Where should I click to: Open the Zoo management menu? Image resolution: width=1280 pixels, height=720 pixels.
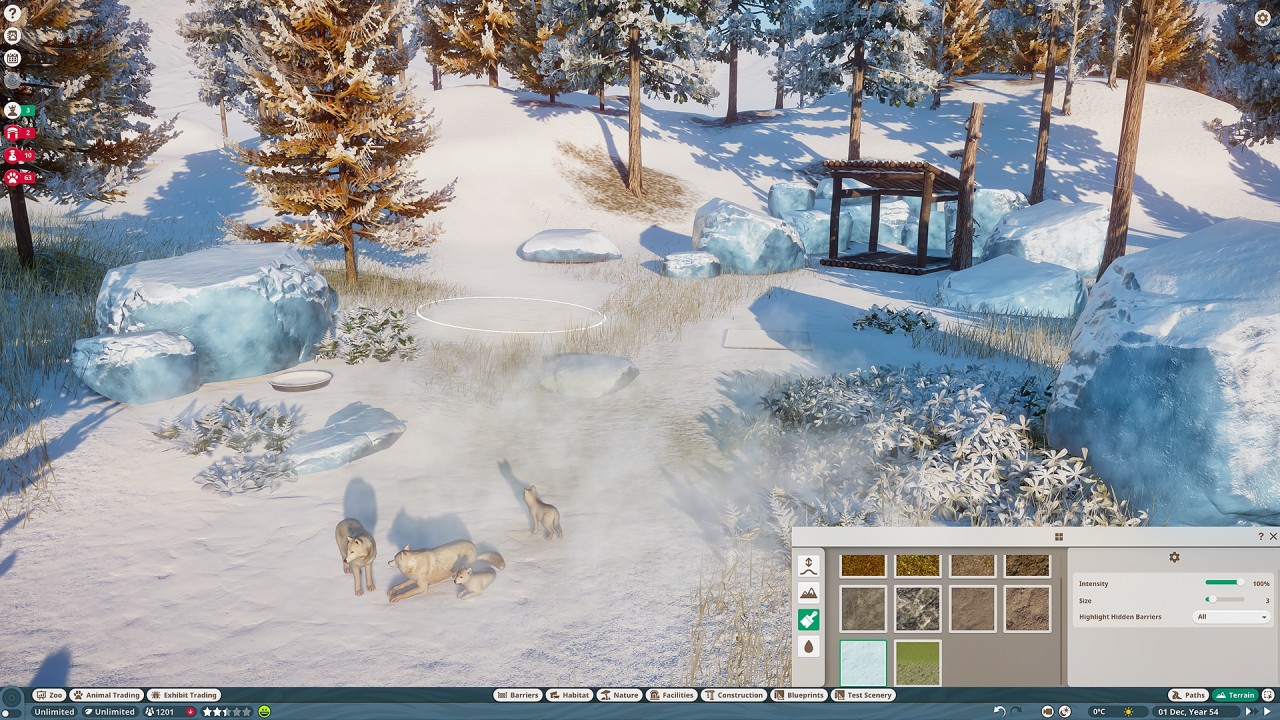[49, 695]
